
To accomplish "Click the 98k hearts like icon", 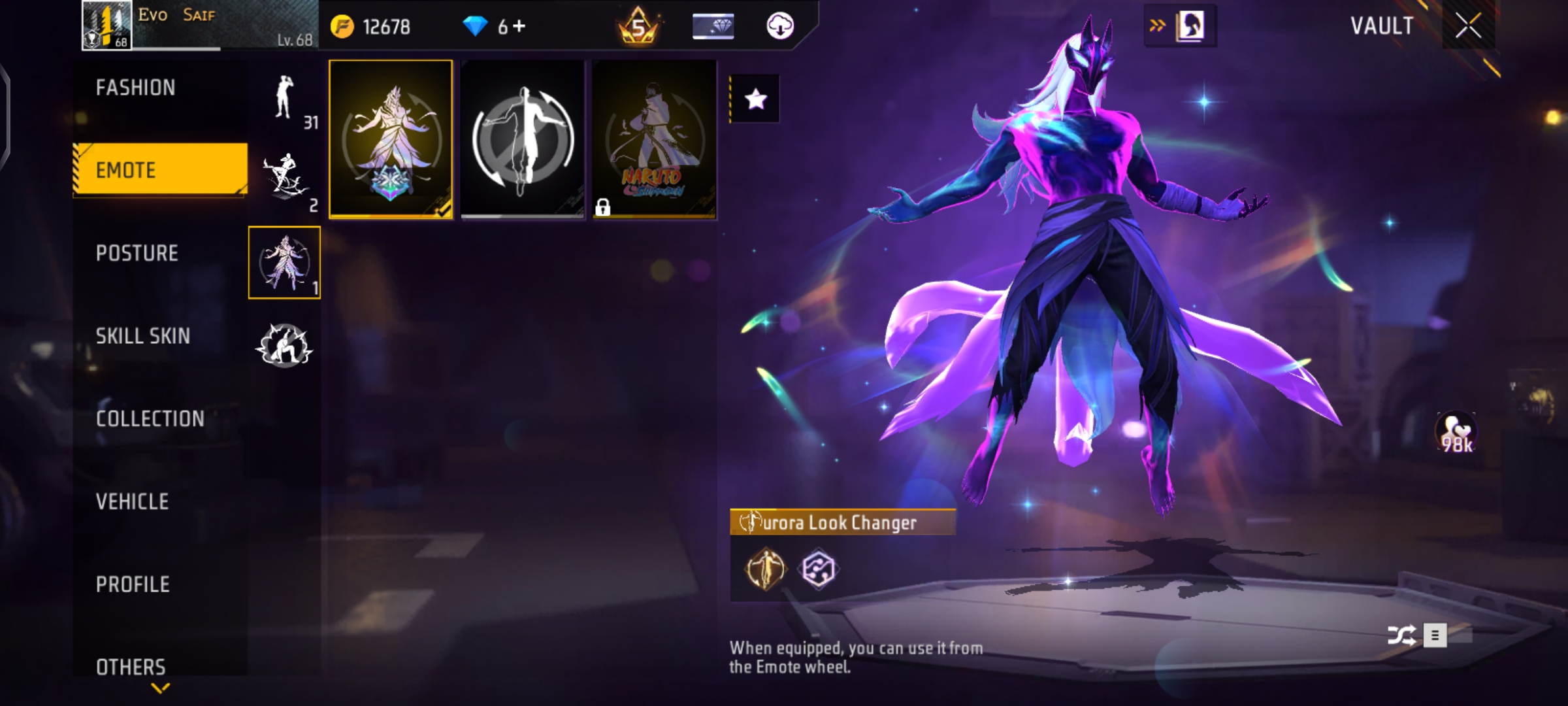I will click(1456, 433).
